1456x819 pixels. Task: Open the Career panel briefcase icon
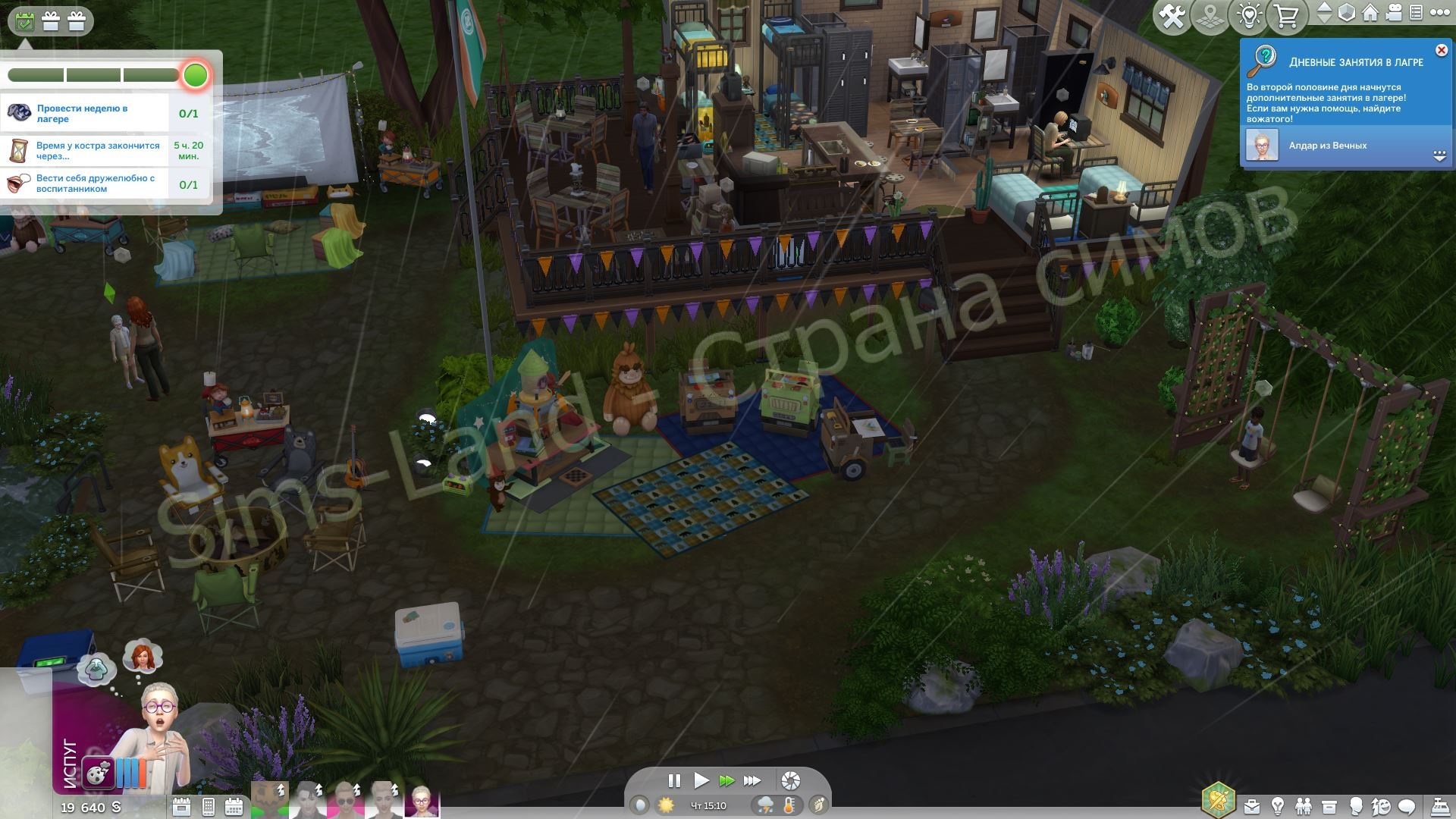coord(1251,806)
